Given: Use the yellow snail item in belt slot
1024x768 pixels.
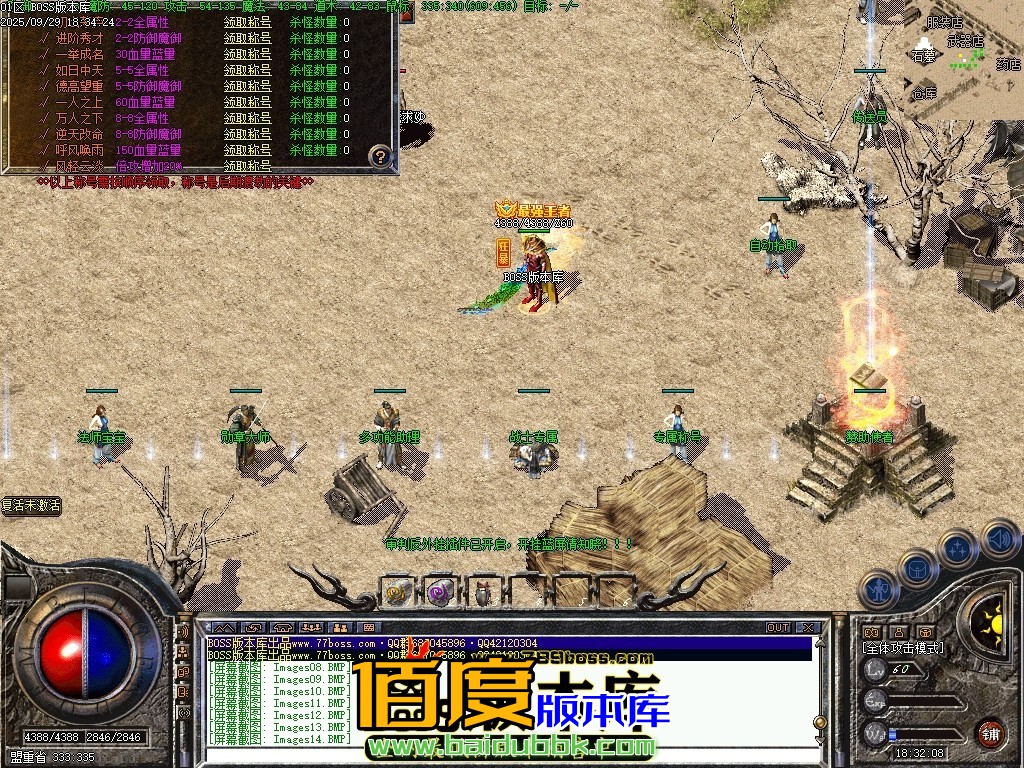Looking at the screenshot, I should 398,592.
